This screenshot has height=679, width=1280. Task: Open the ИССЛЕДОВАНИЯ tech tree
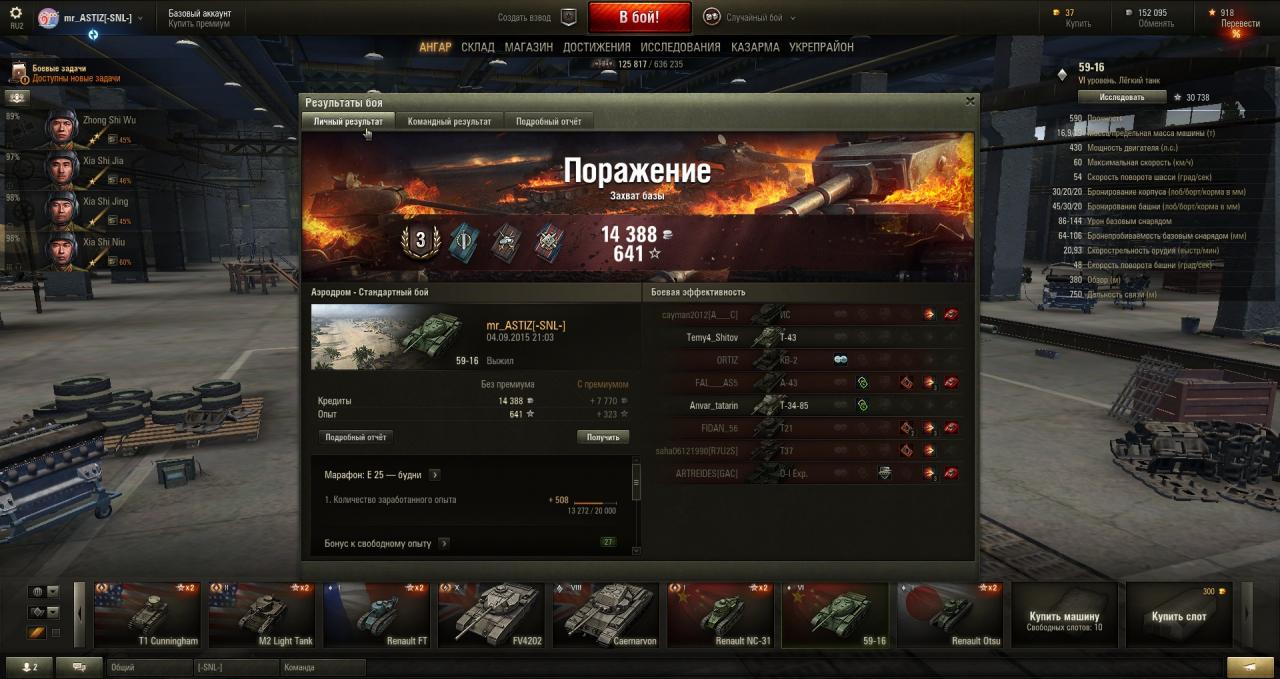[680, 47]
